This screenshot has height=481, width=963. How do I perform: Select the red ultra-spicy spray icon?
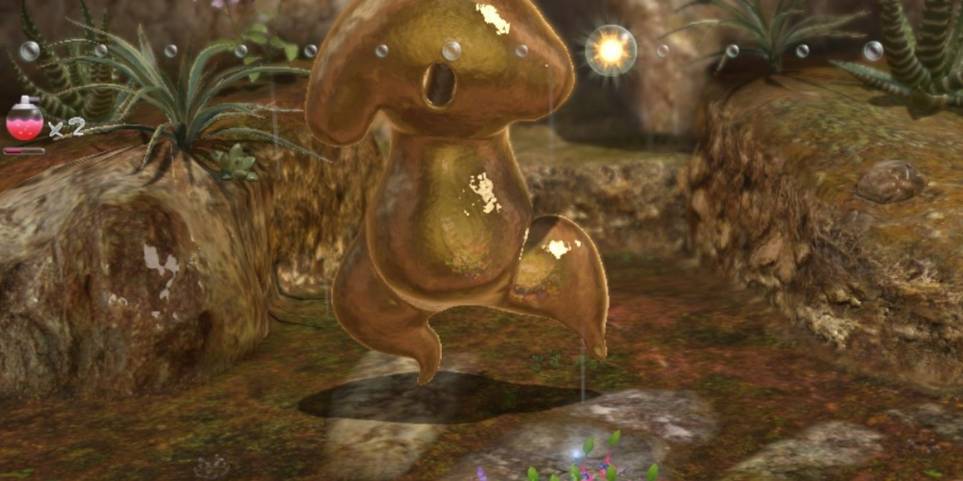(x=25, y=121)
